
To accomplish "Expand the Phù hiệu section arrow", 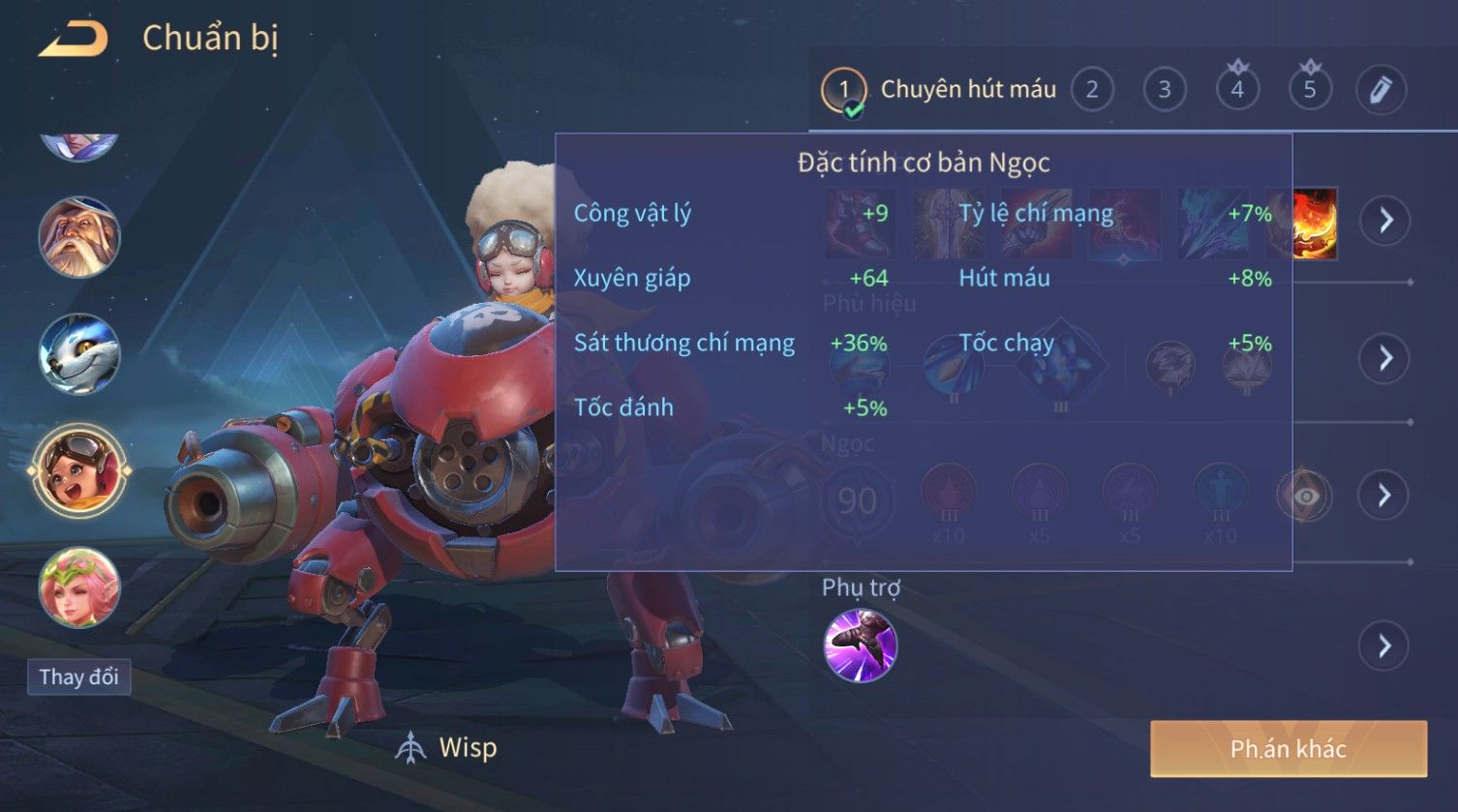I will coord(1386,358).
